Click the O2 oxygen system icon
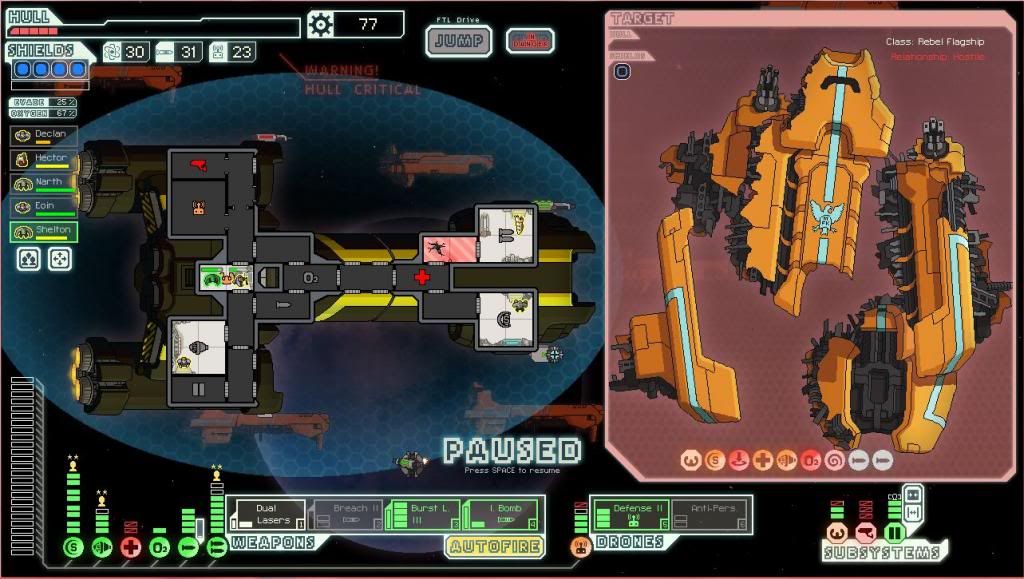This screenshot has height=579, width=1024. point(160,547)
